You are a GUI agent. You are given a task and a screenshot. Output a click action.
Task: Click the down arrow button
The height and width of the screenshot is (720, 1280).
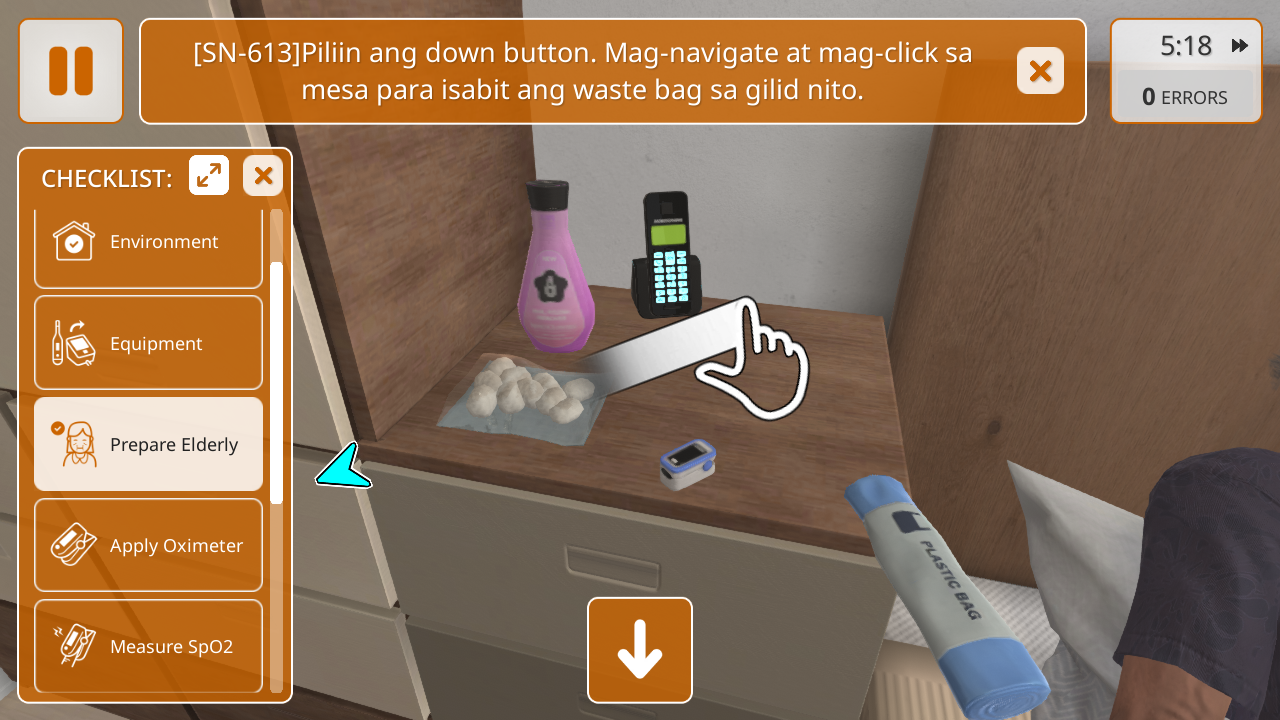tap(640, 650)
